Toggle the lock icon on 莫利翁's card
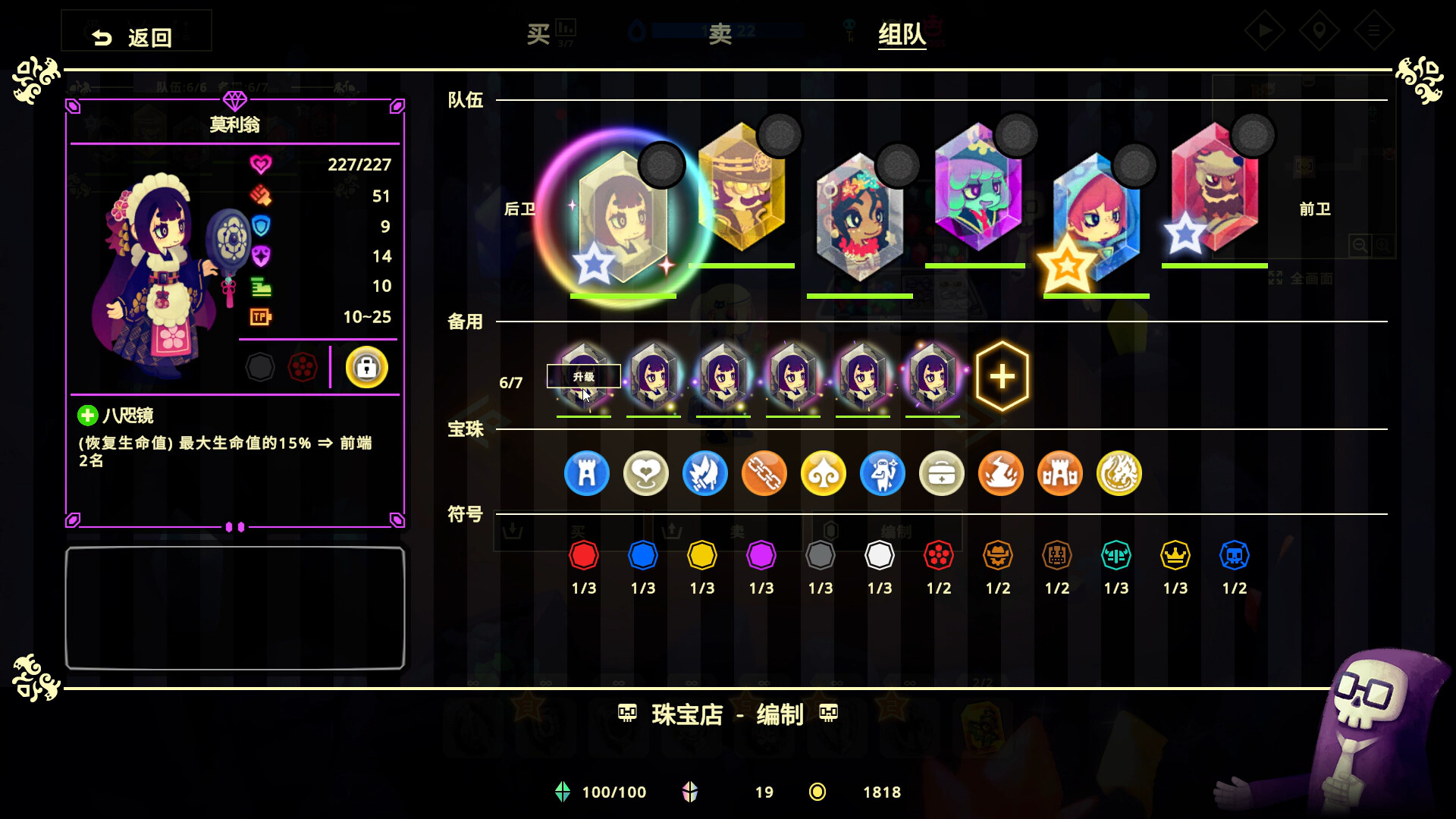1456x819 pixels. tap(366, 367)
